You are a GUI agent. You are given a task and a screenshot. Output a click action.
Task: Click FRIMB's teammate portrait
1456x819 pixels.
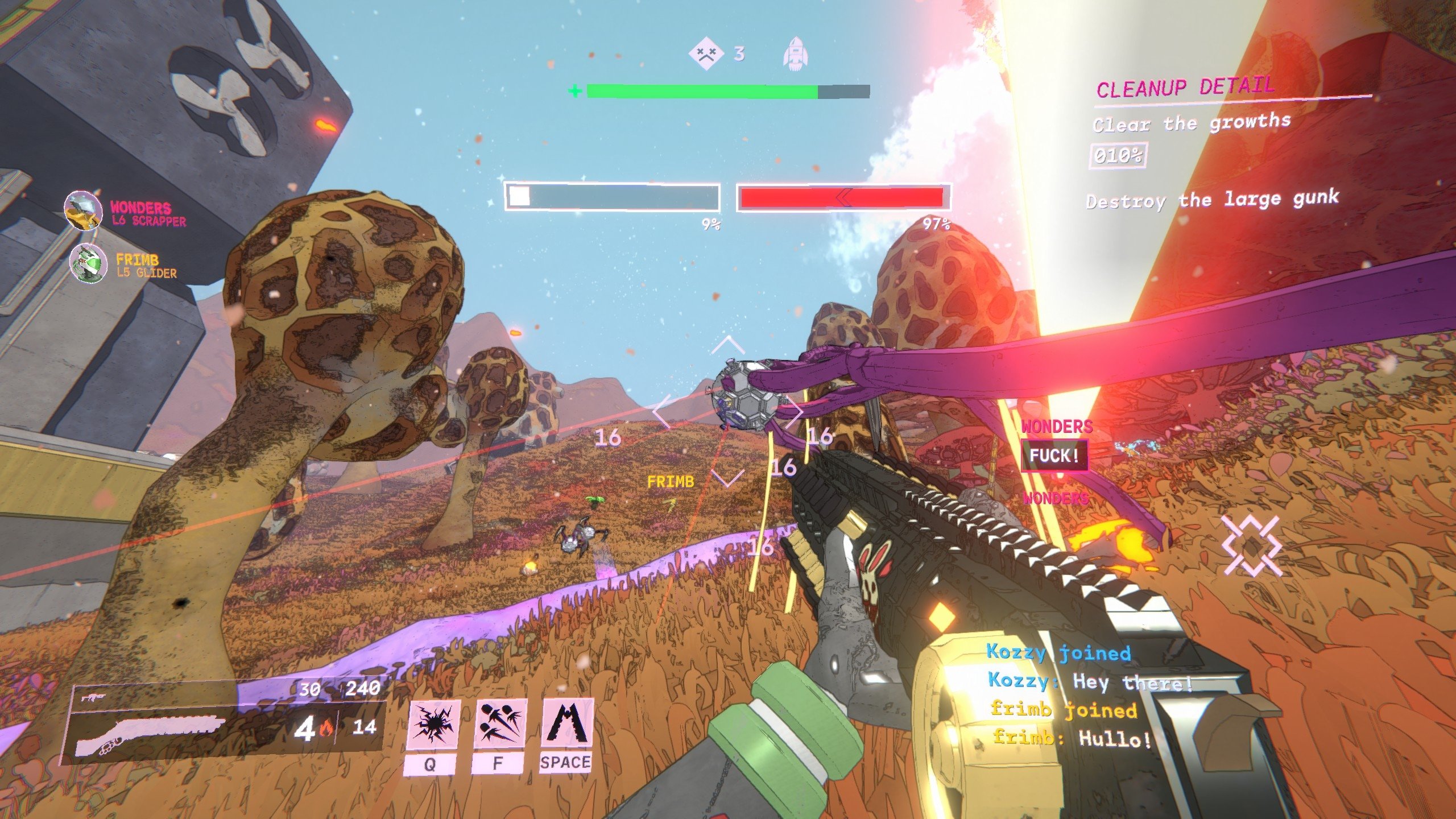click(88, 263)
